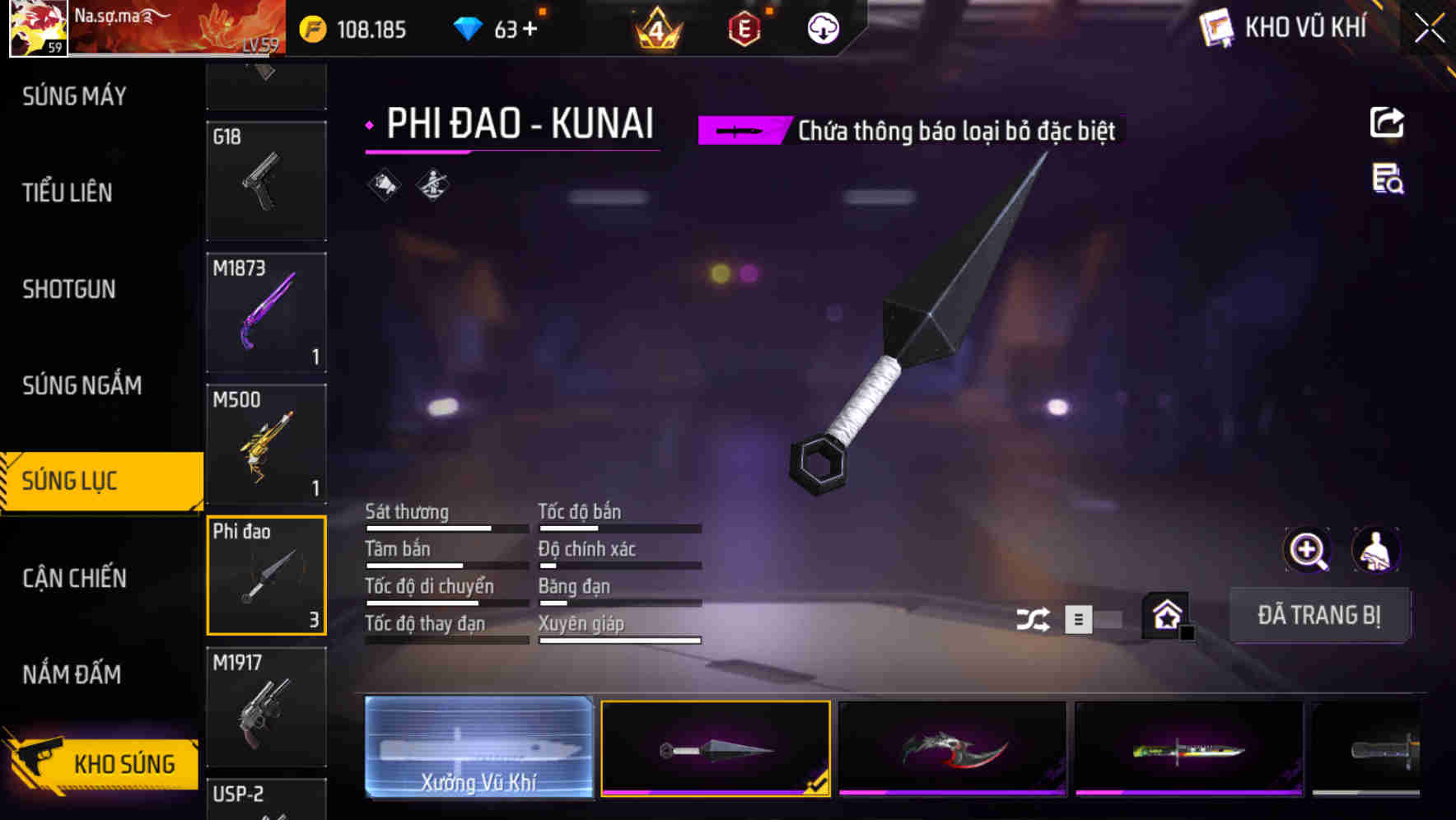1456x820 pixels.
Task: Toggle the second kunai attribute badge
Action: point(432,185)
